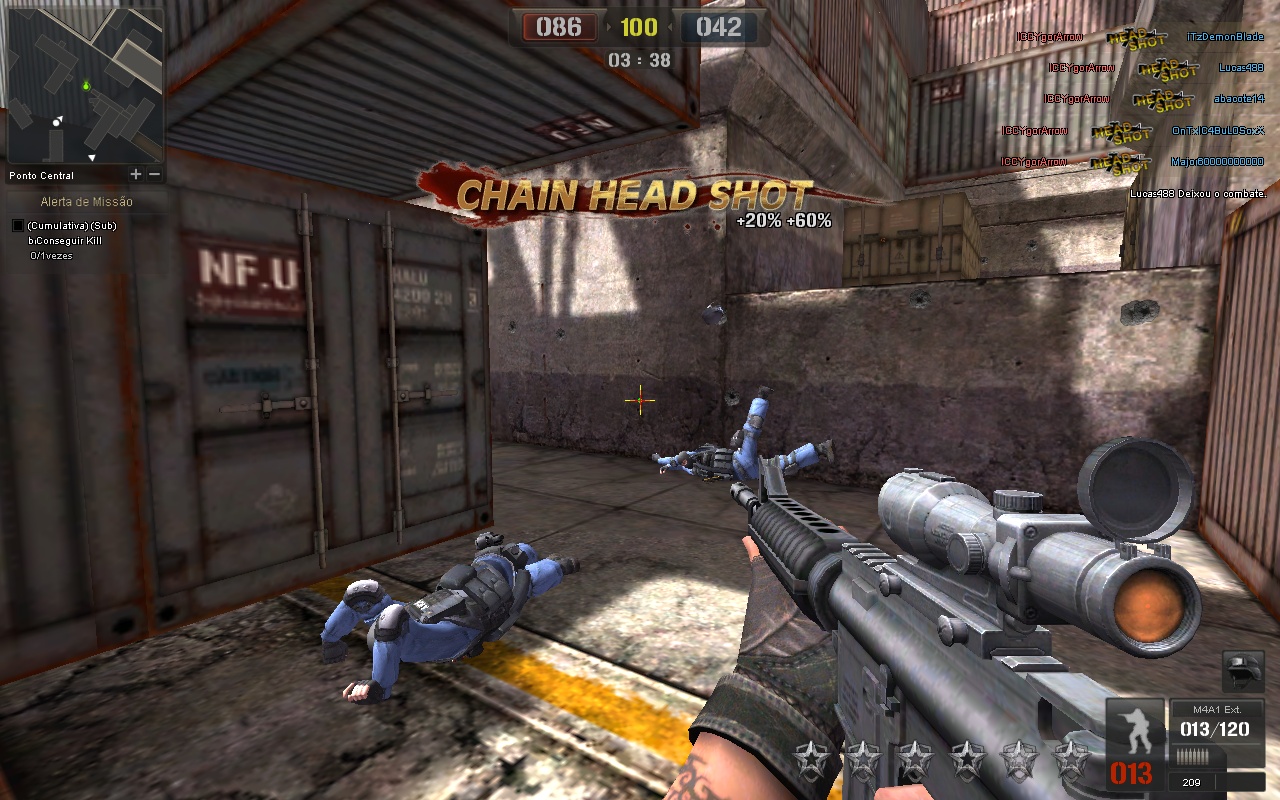Screen dimensions: 1280x800
Task: Click the yellow 100 health indicator slider
Action: pyautogui.click(x=639, y=27)
